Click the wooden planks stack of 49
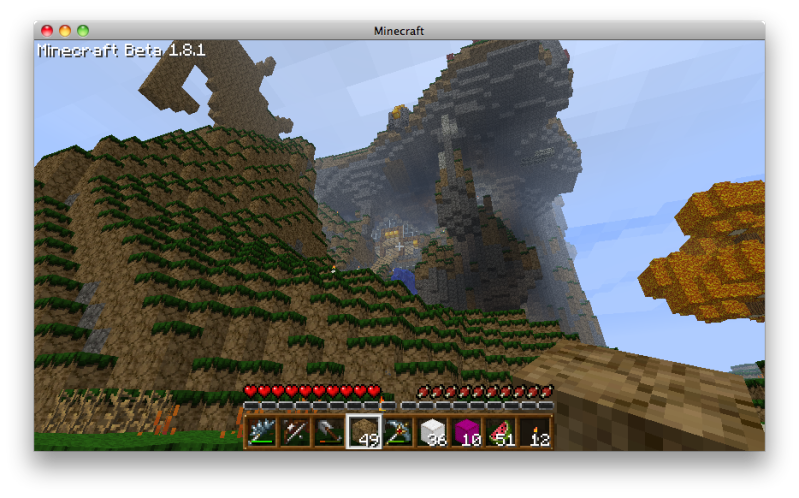This screenshot has height=498, width=799. point(363,432)
